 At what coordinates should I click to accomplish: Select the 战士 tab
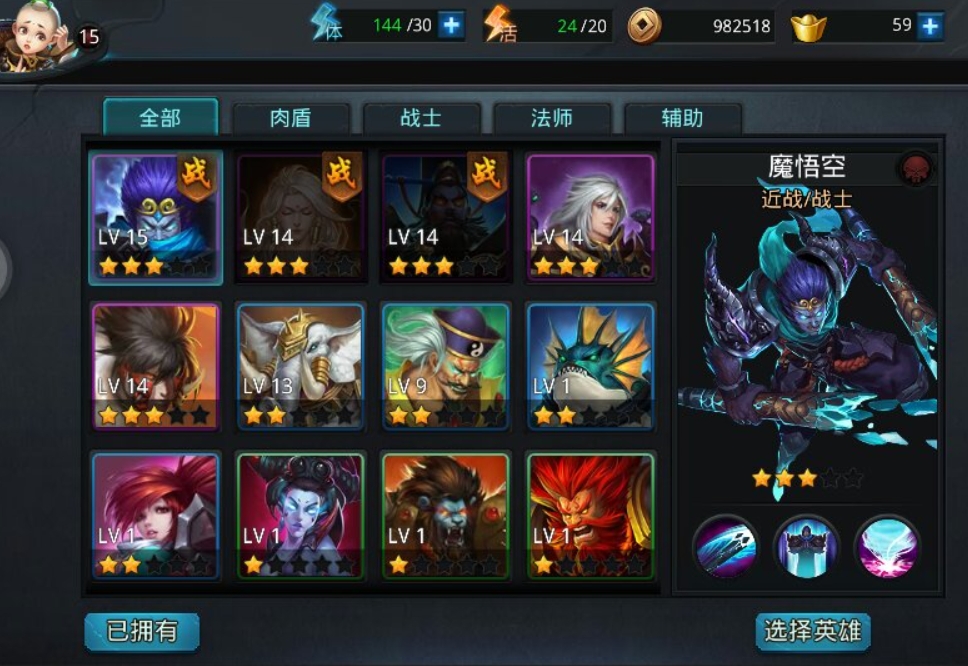click(421, 119)
